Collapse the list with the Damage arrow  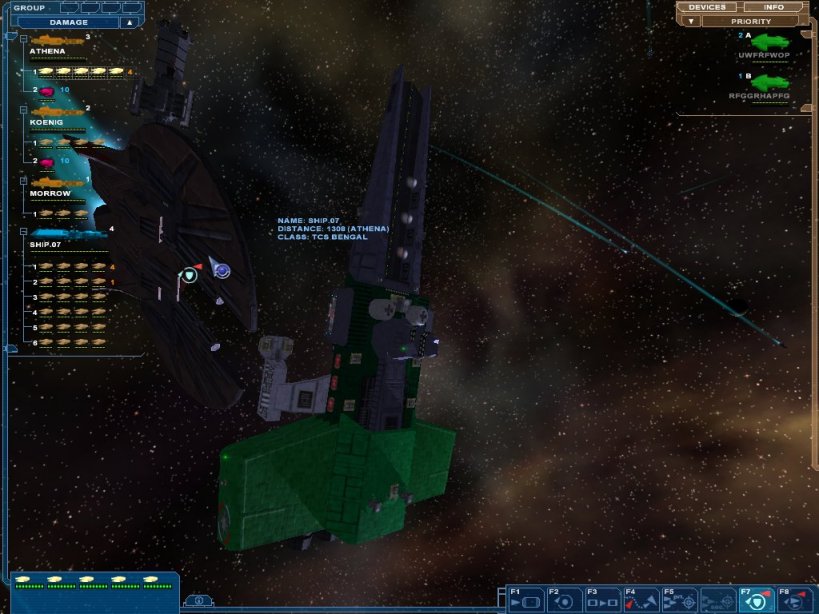tap(131, 22)
